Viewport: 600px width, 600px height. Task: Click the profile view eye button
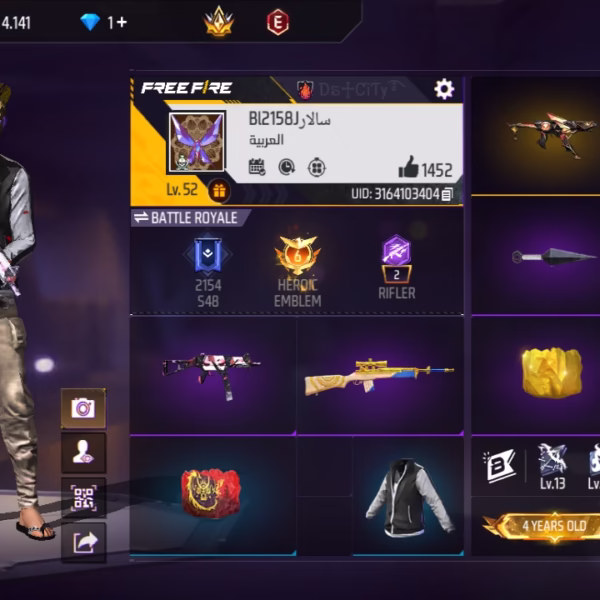coord(83,452)
